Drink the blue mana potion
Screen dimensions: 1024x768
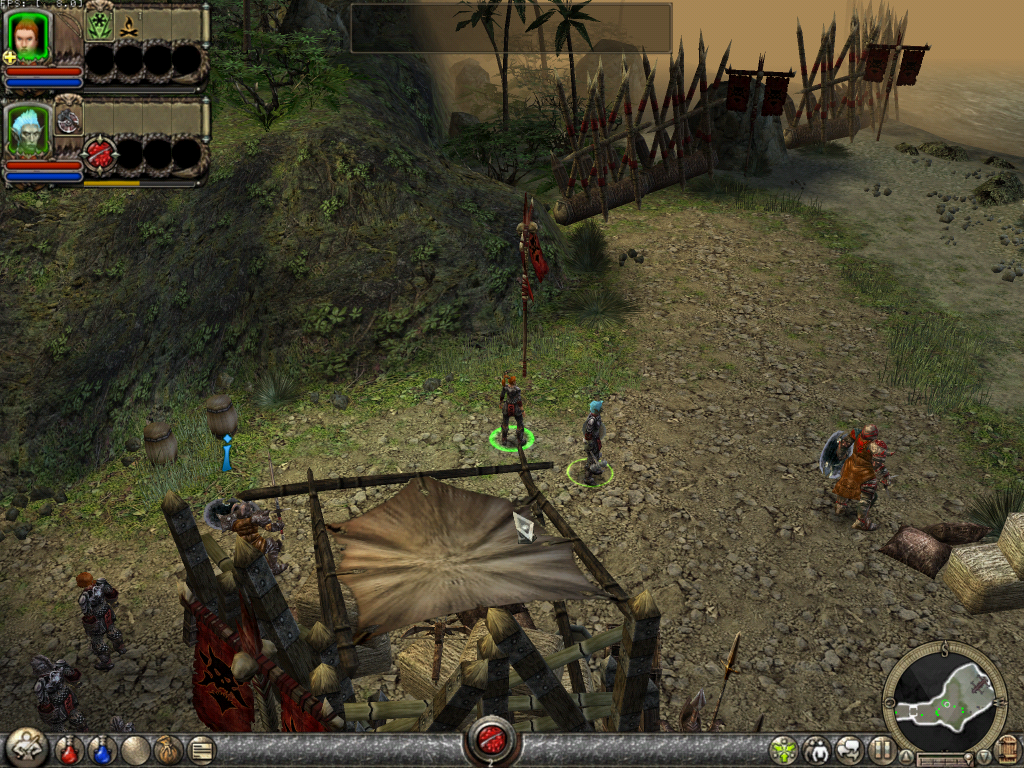click(102, 749)
